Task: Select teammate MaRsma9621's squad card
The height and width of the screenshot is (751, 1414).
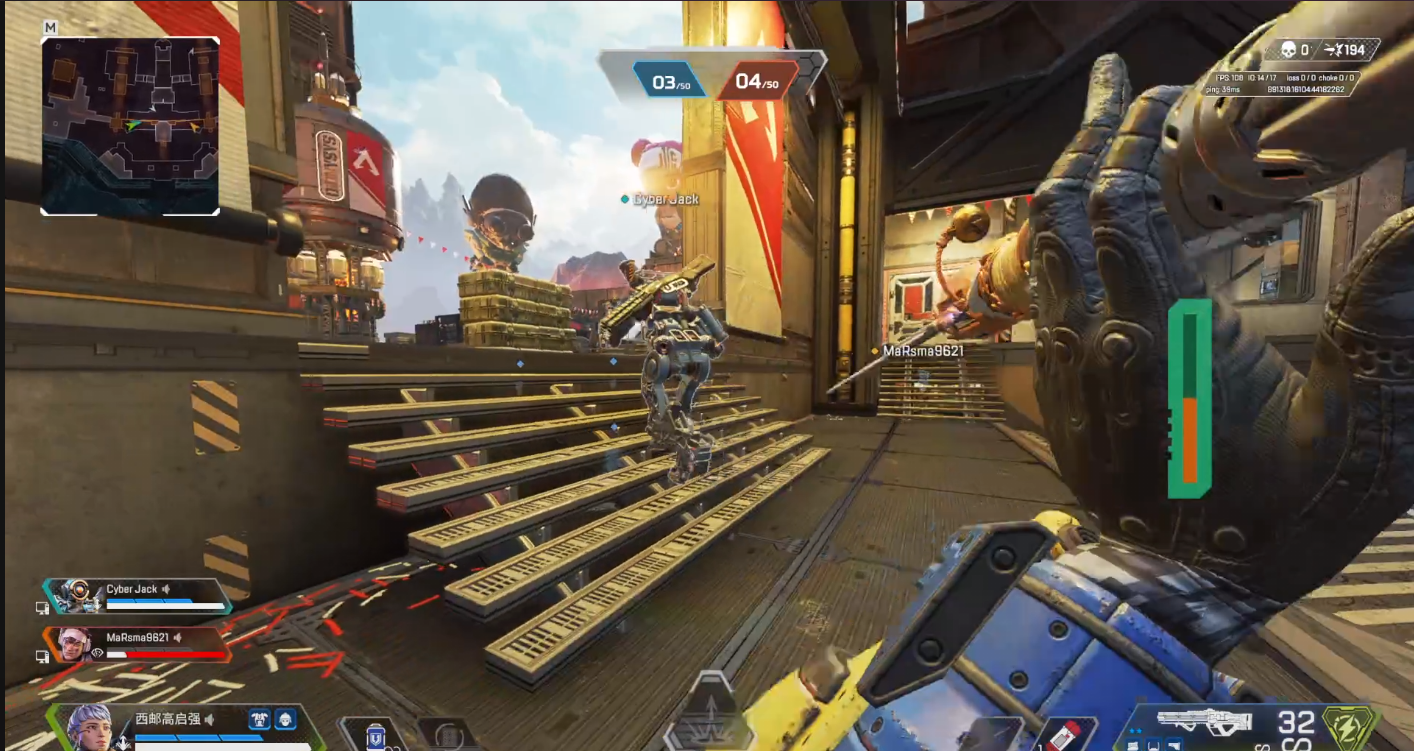Action: [137, 644]
